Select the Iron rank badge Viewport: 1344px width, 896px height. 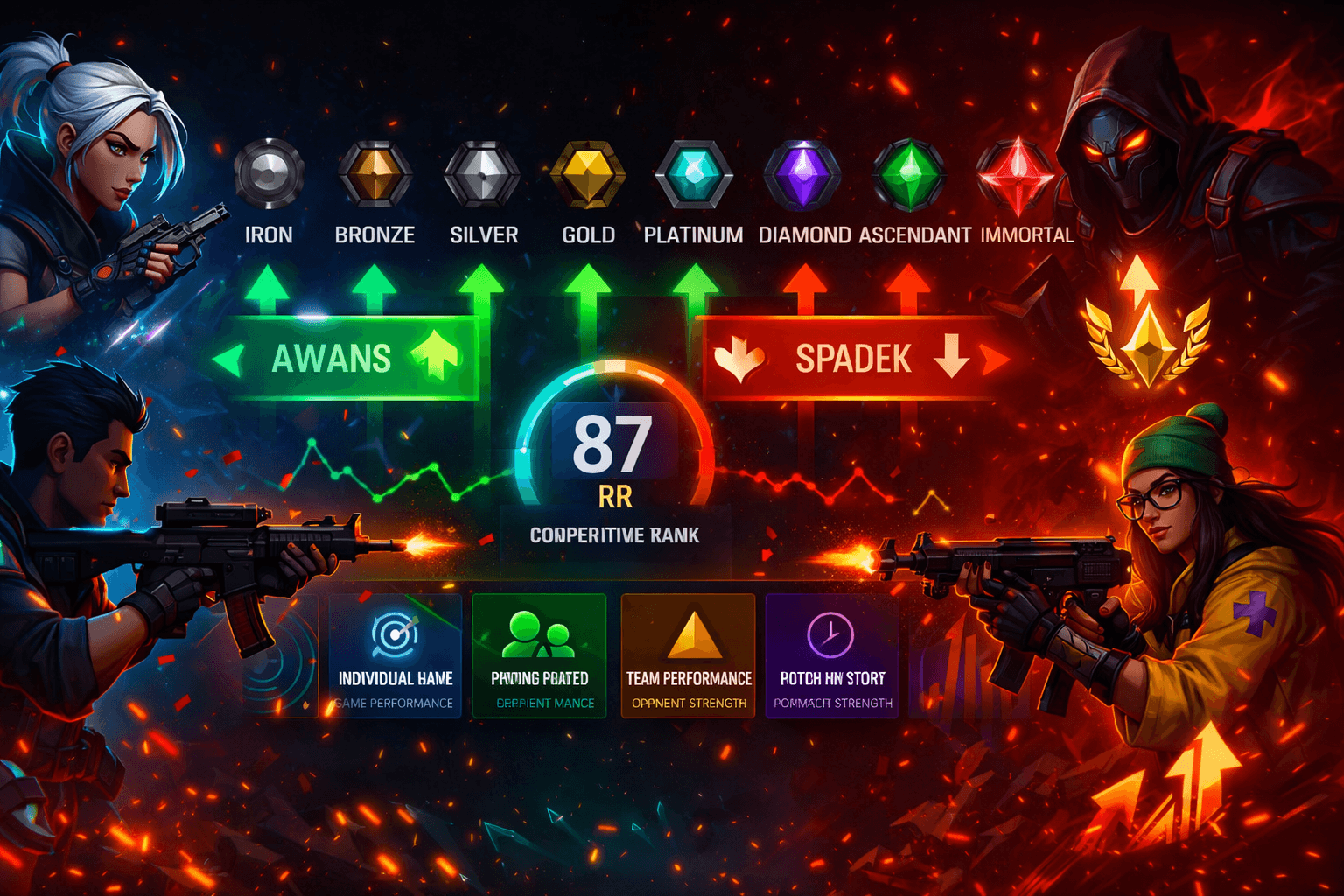click(x=269, y=173)
